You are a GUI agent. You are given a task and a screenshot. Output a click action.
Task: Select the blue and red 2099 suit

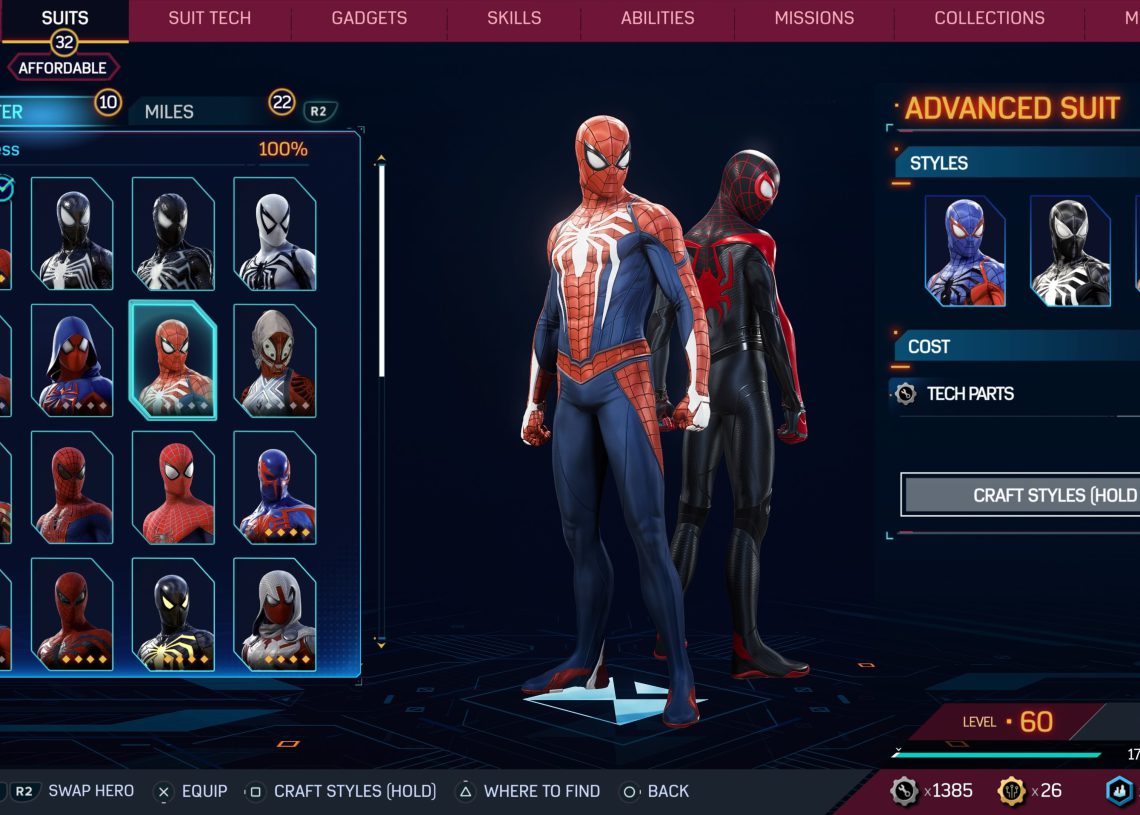pyautogui.click(x=274, y=487)
